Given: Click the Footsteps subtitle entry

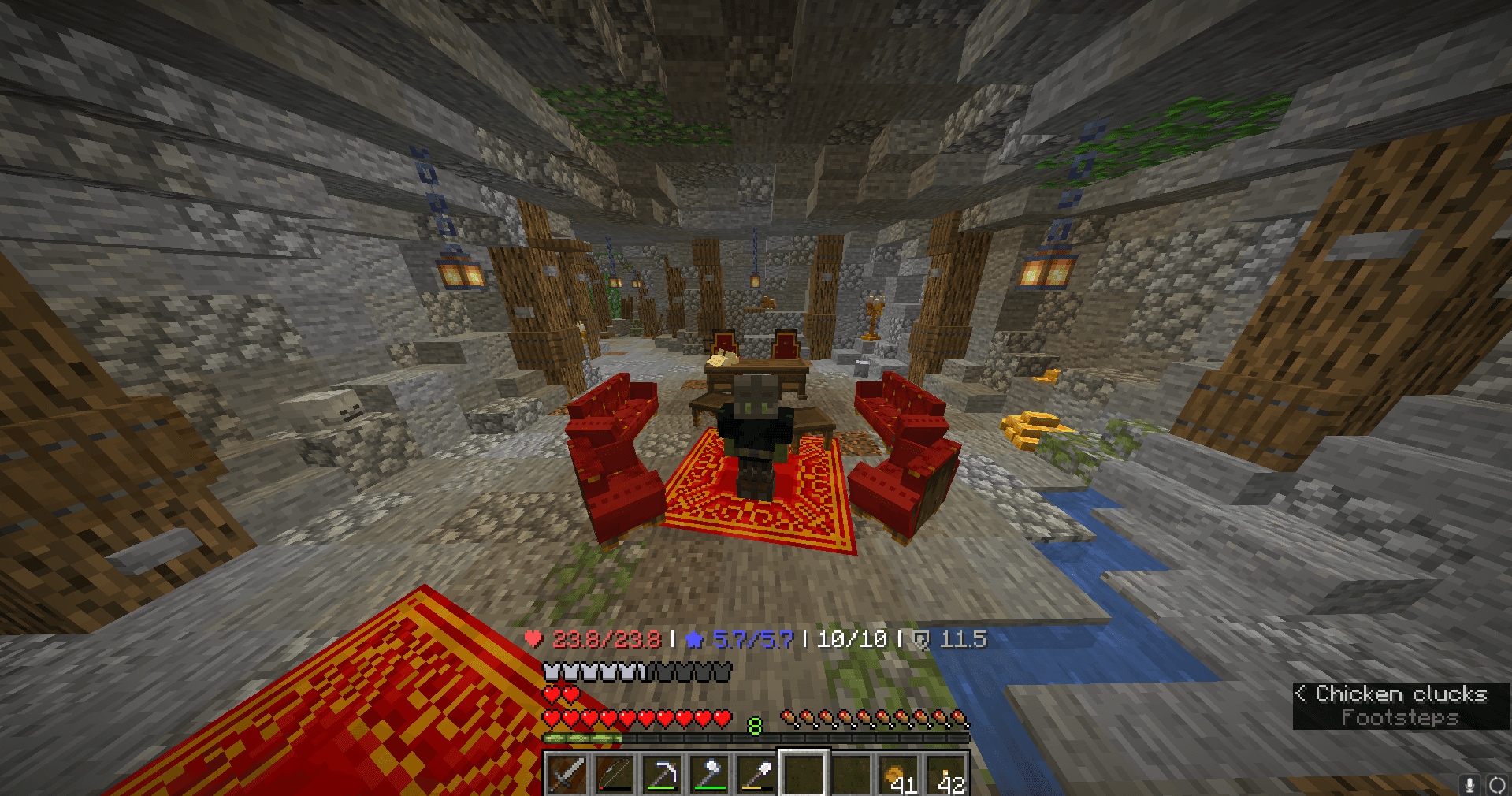Looking at the screenshot, I should tap(1400, 717).
